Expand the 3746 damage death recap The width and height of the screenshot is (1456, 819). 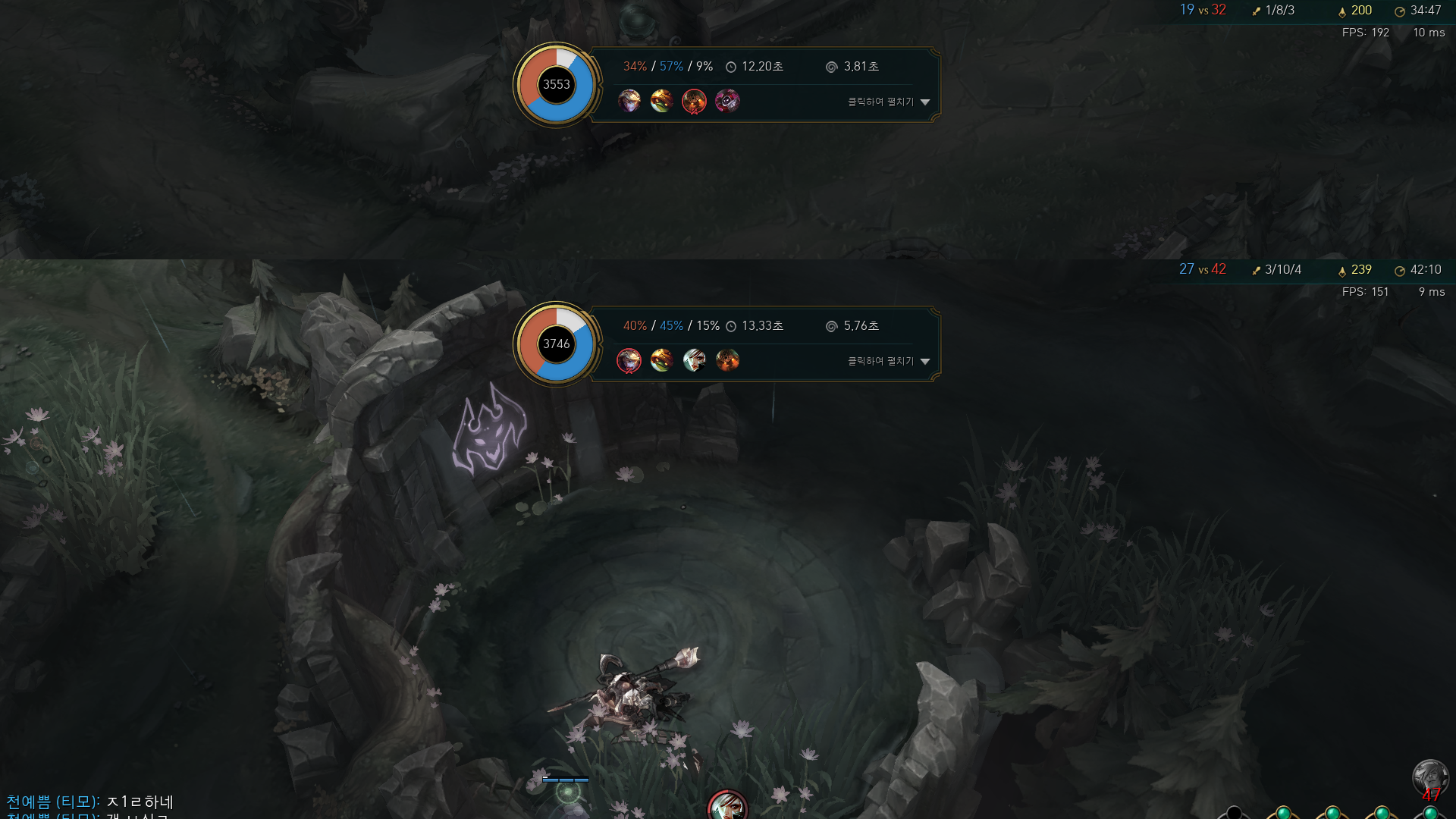888,361
